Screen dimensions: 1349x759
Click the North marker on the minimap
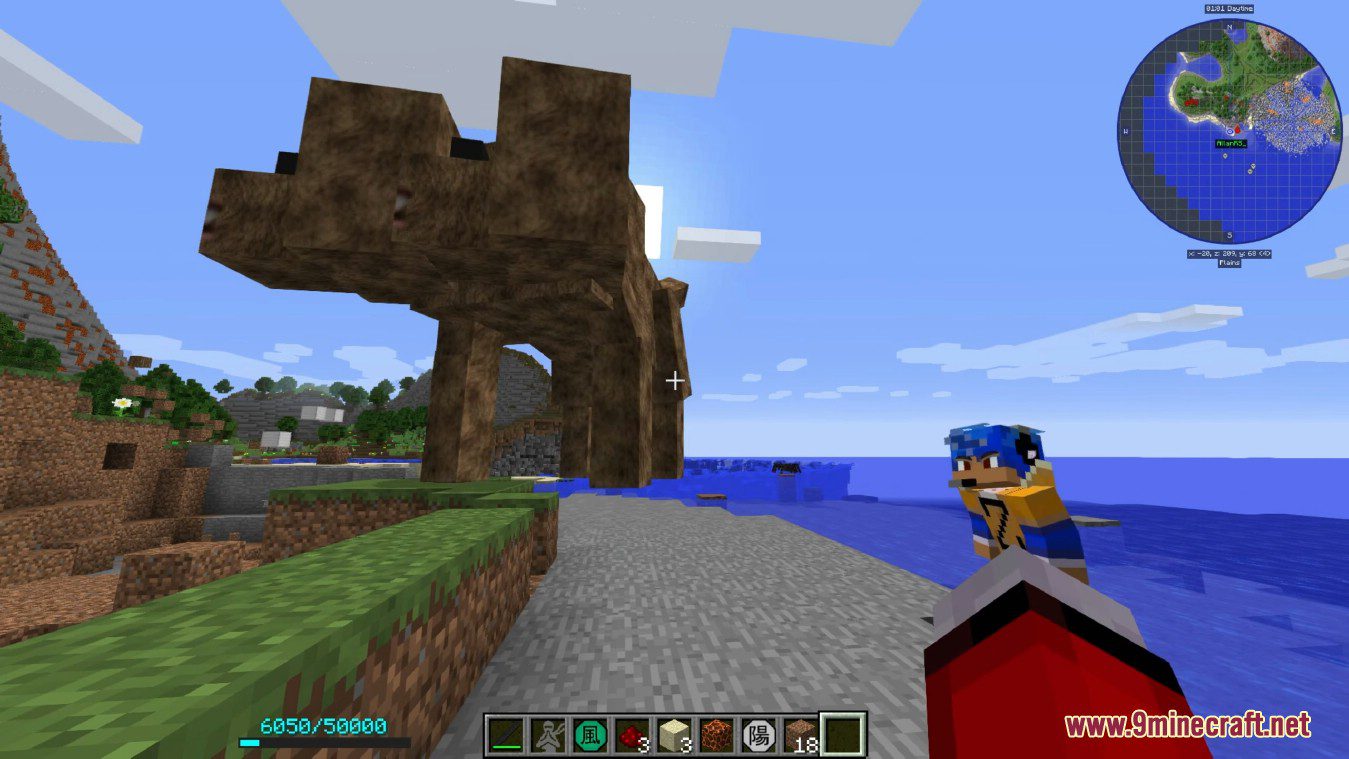coord(1230,27)
